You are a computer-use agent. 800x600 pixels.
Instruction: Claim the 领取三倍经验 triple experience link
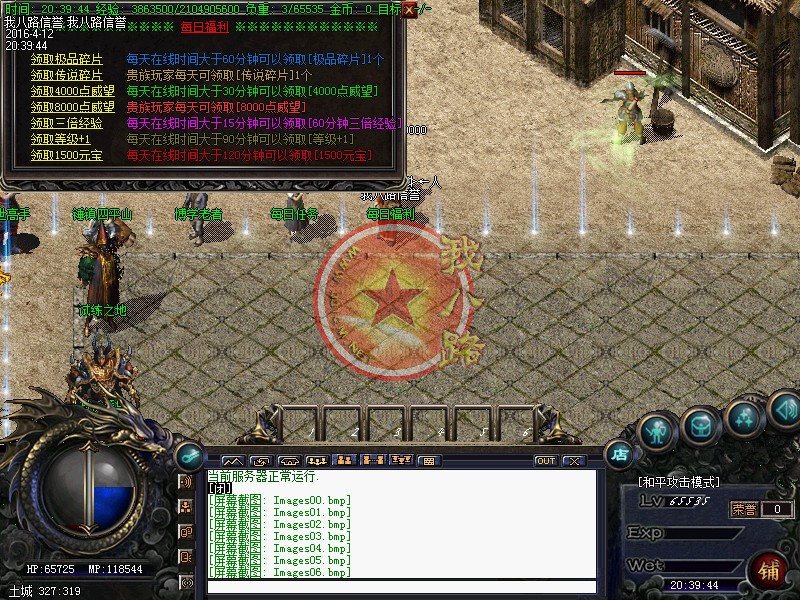66,123
